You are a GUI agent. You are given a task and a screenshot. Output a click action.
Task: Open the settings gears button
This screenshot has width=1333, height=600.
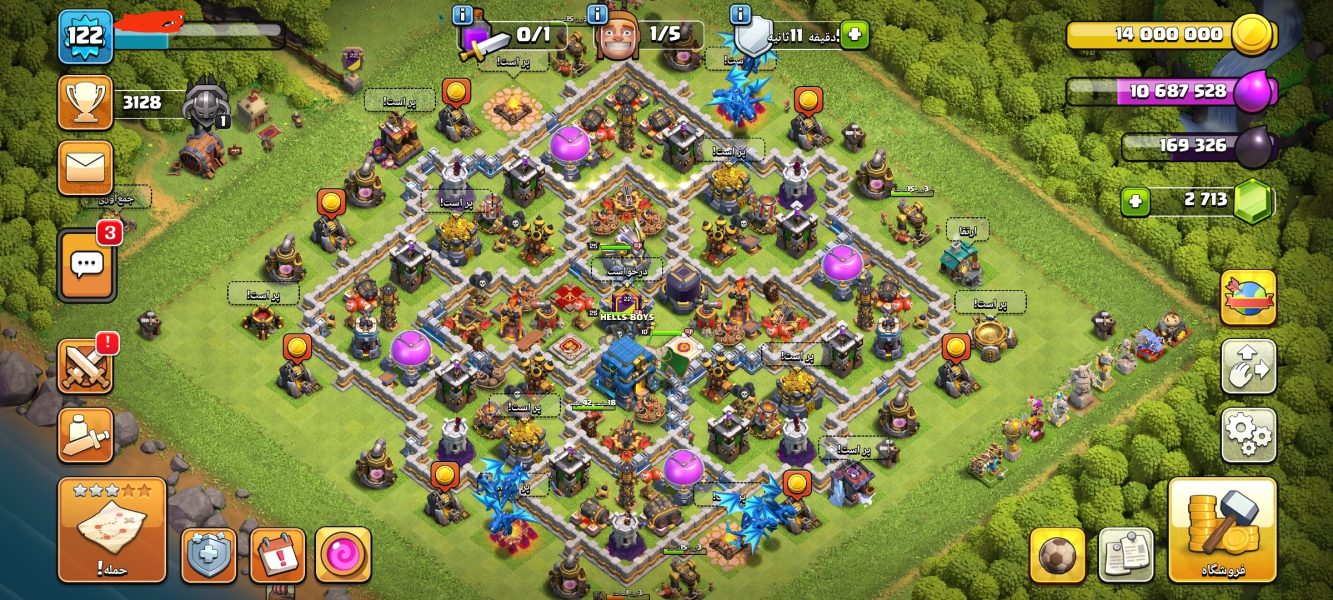click(x=1248, y=435)
